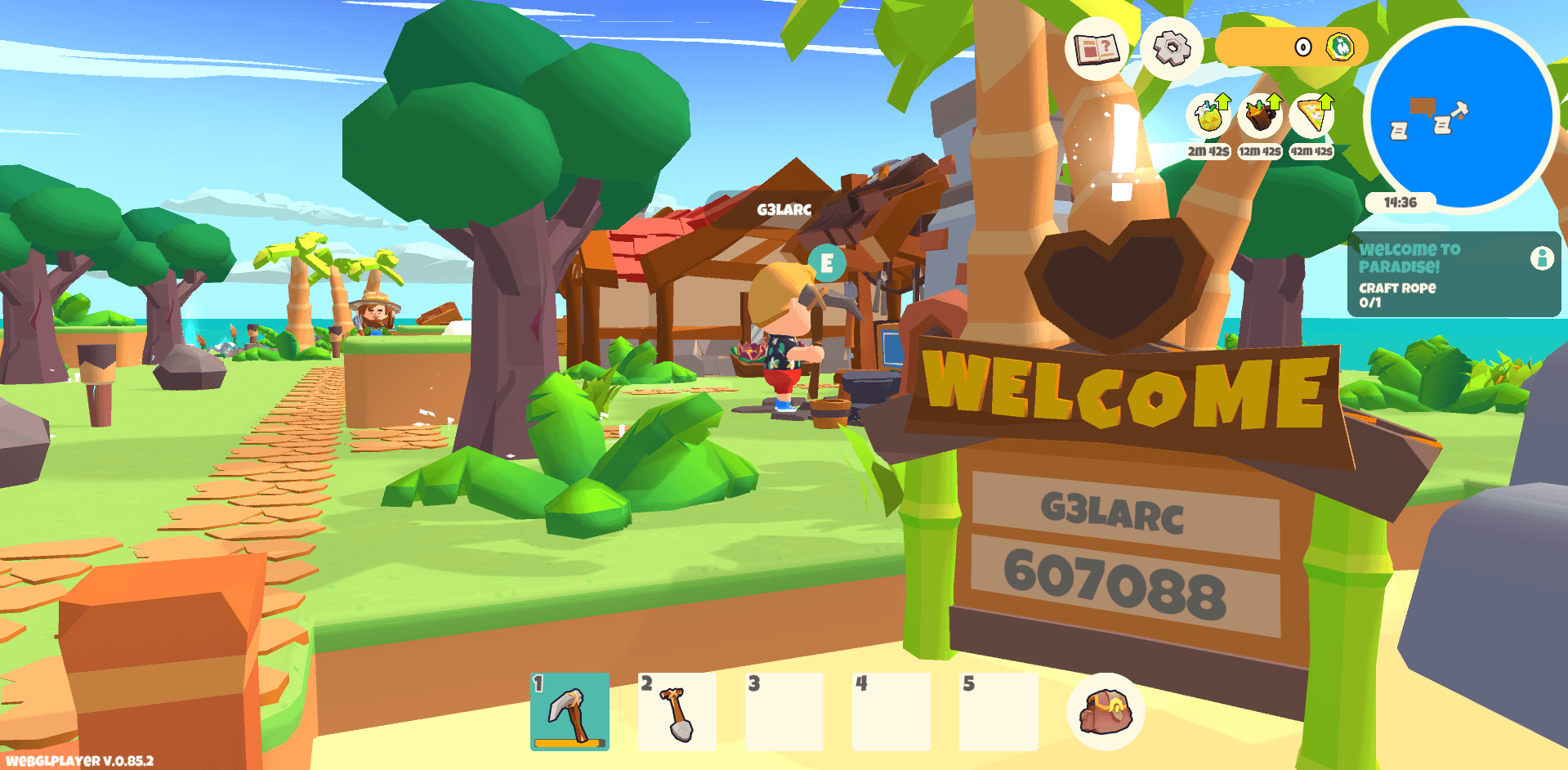Click the Craft Rope 0/1 quest objective
Image resolution: width=1568 pixels, height=770 pixels.
click(x=1397, y=295)
